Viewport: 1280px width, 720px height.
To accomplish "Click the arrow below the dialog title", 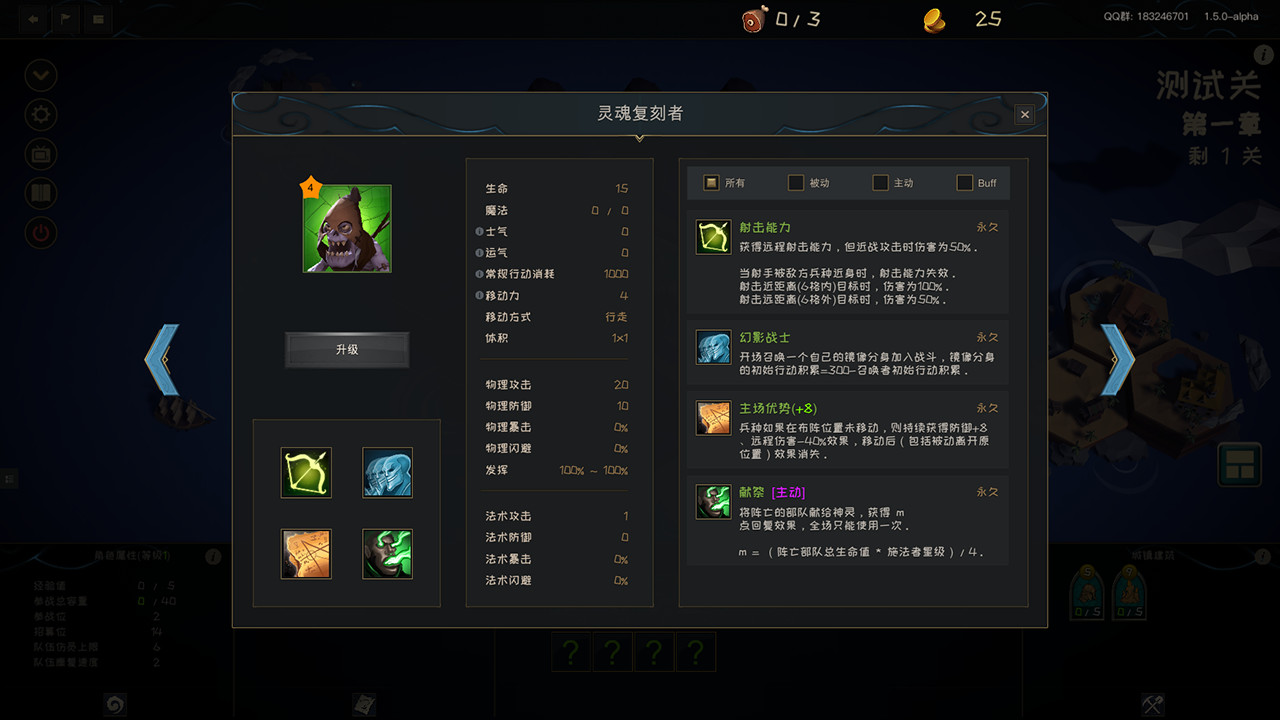I will click(x=639, y=139).
